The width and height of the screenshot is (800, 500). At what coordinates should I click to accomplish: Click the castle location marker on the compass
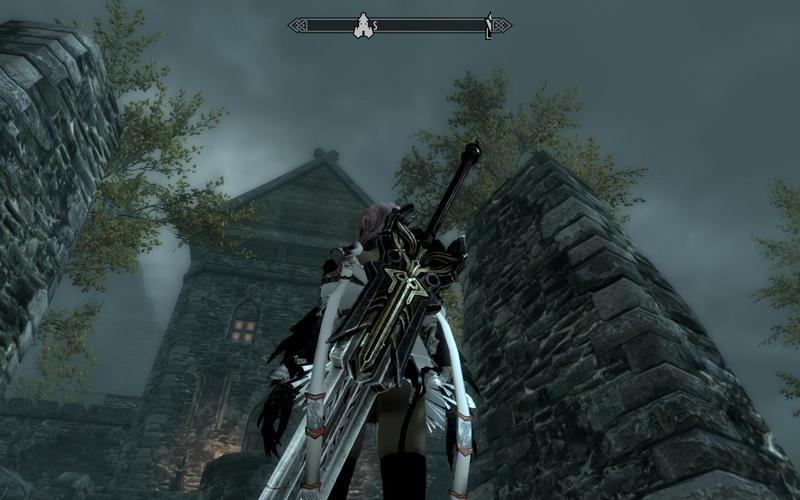362,25
